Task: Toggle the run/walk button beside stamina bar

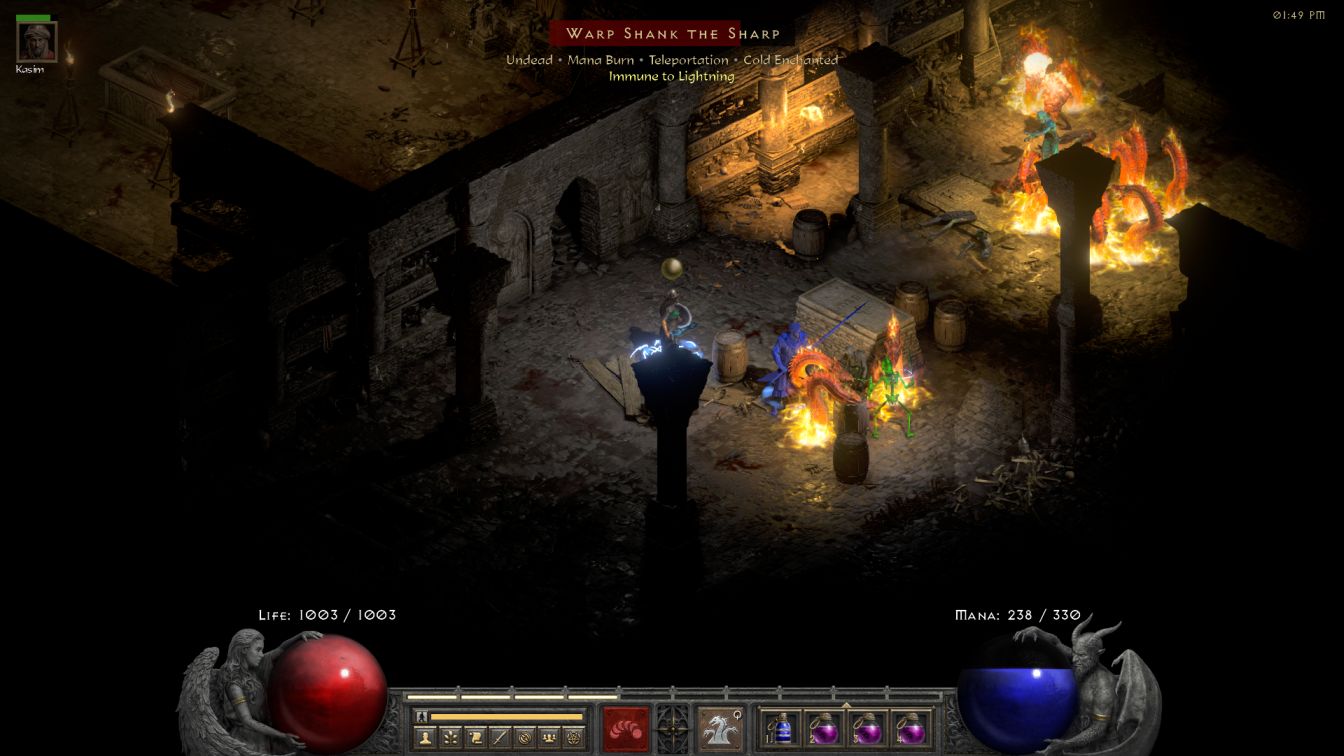Action: 421,716
